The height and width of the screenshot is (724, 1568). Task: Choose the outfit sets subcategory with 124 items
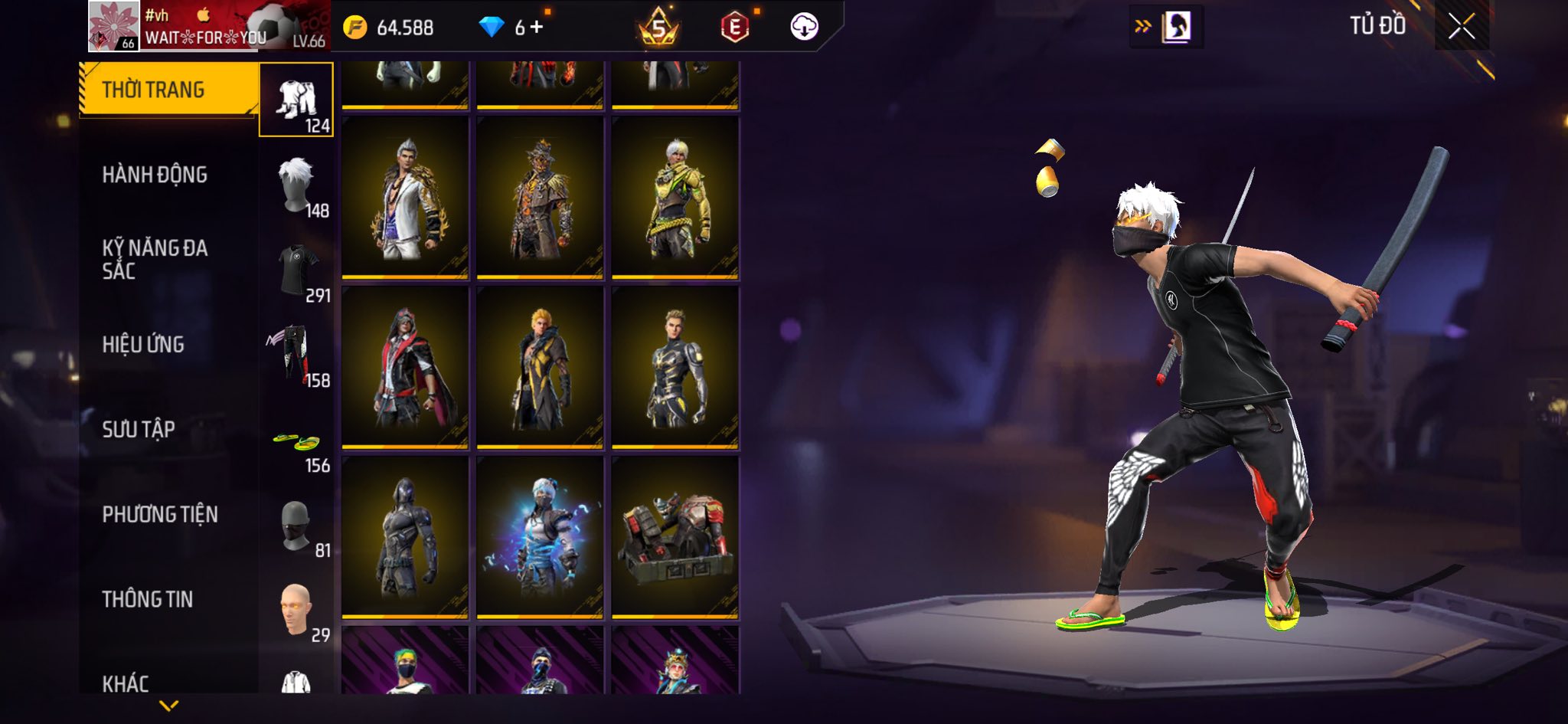(296, 100)
